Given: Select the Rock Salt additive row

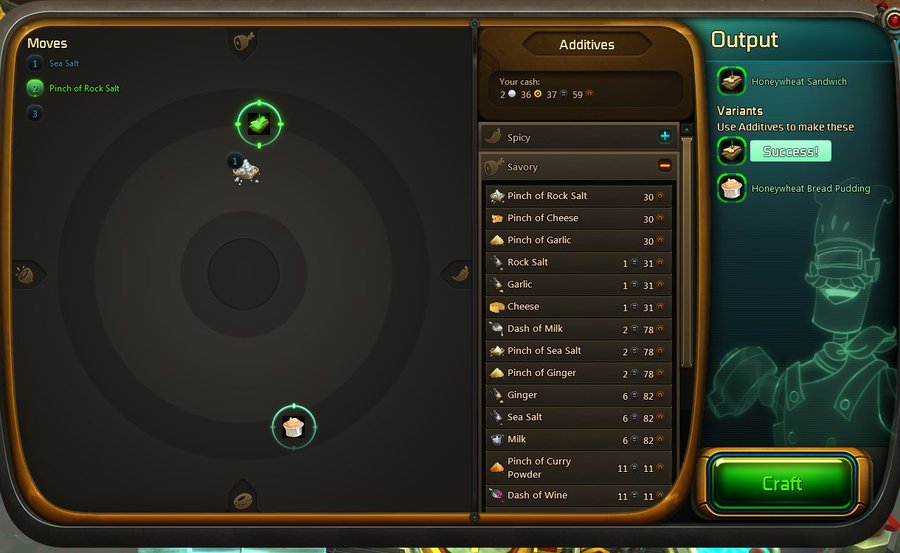Looking at the screenshot, I should (577, 262).
